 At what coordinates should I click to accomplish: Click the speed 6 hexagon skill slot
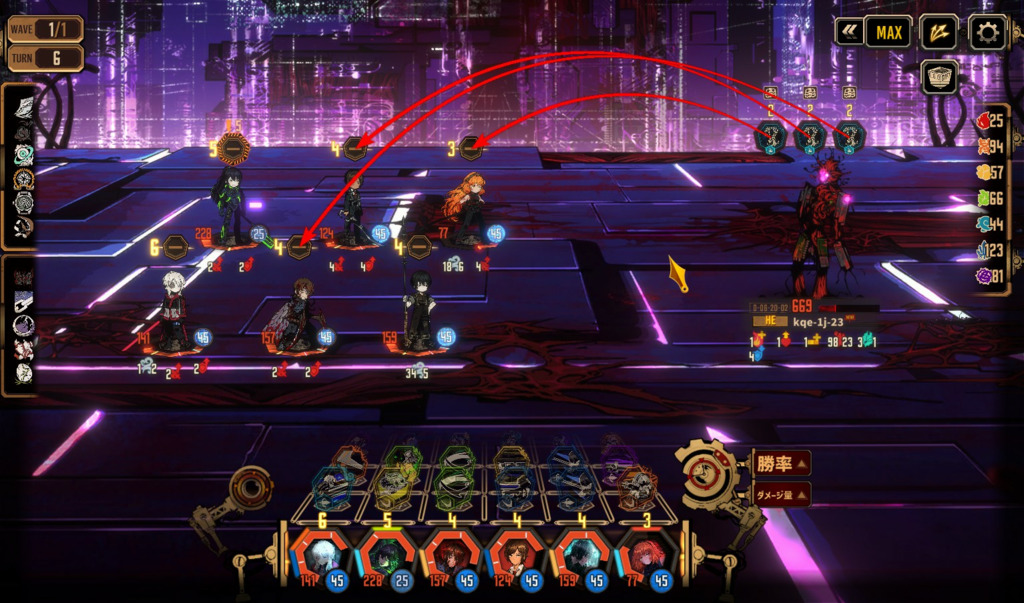(175, 247)
